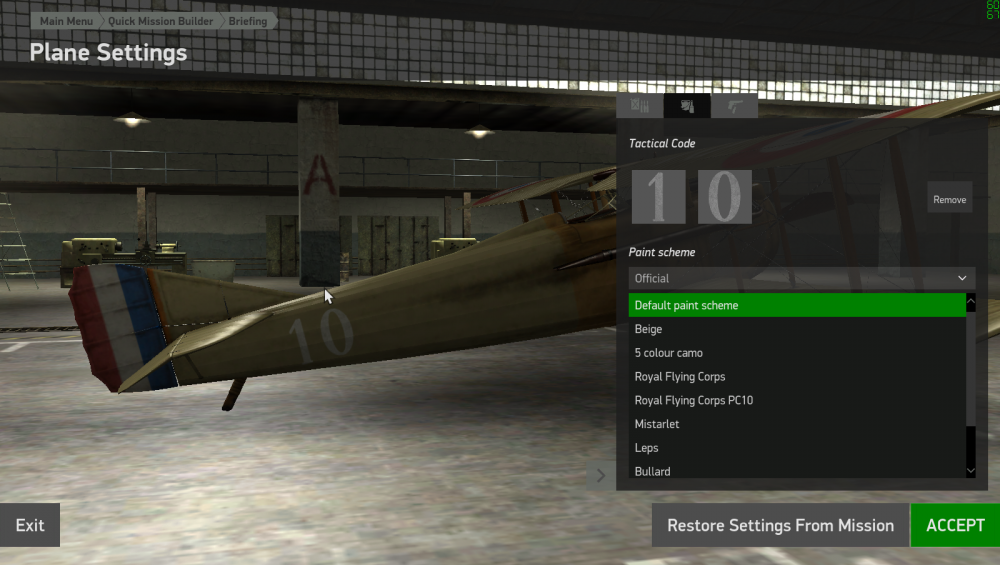Viewport: 1000px width, 565px height.
Task: Choose the Beige paint scheme
Action: [797, 329]
